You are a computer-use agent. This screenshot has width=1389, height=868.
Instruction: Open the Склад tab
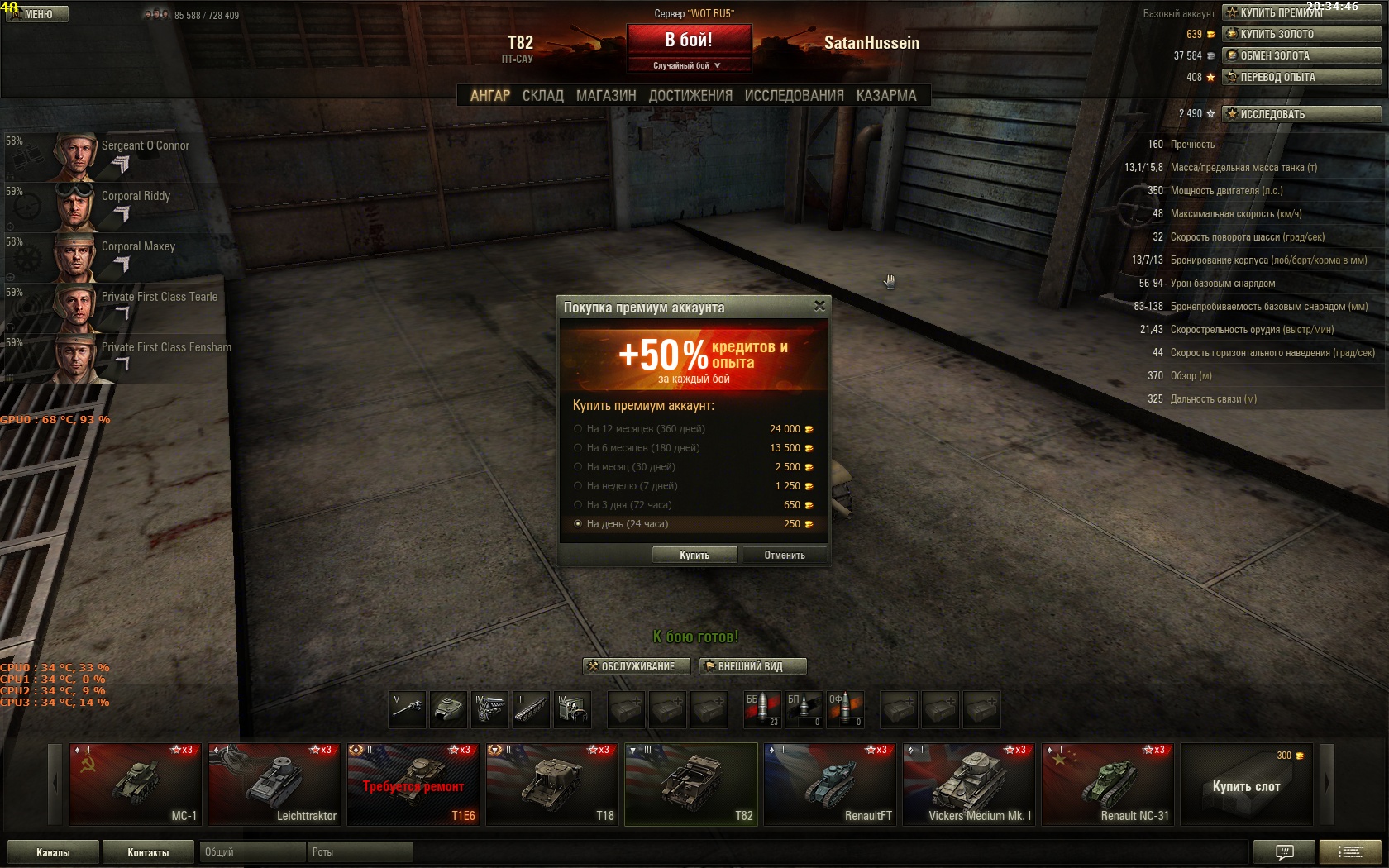click(x=542, y=96)
